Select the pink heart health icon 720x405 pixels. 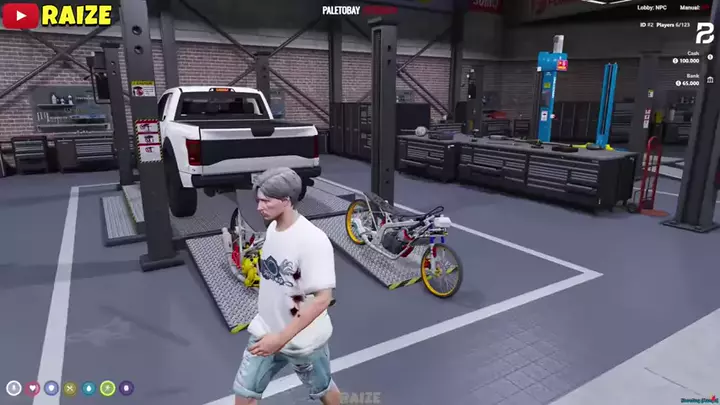point(33,388)
